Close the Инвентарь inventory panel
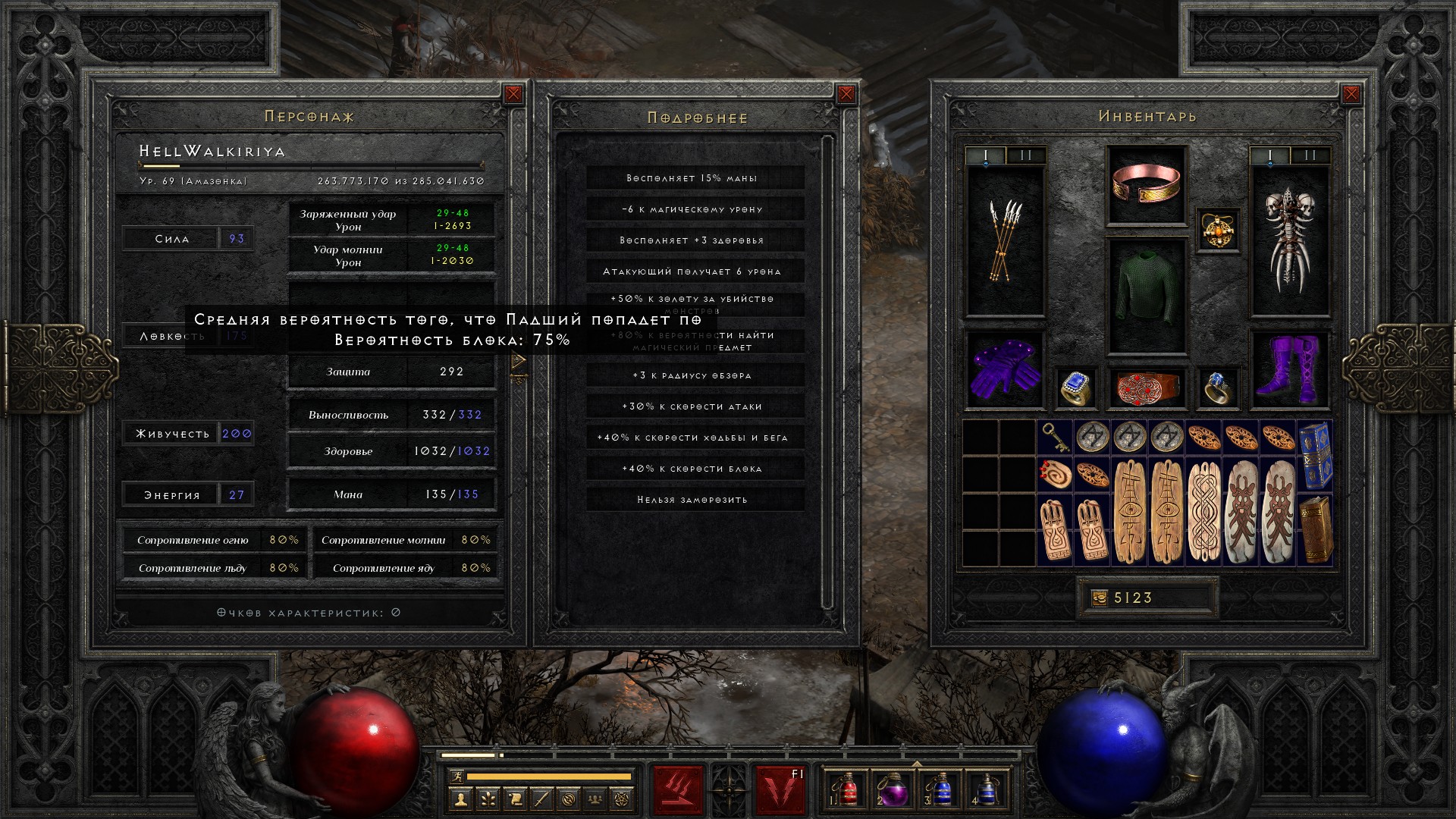The image size is (1456, 819). click(1351, 94)
